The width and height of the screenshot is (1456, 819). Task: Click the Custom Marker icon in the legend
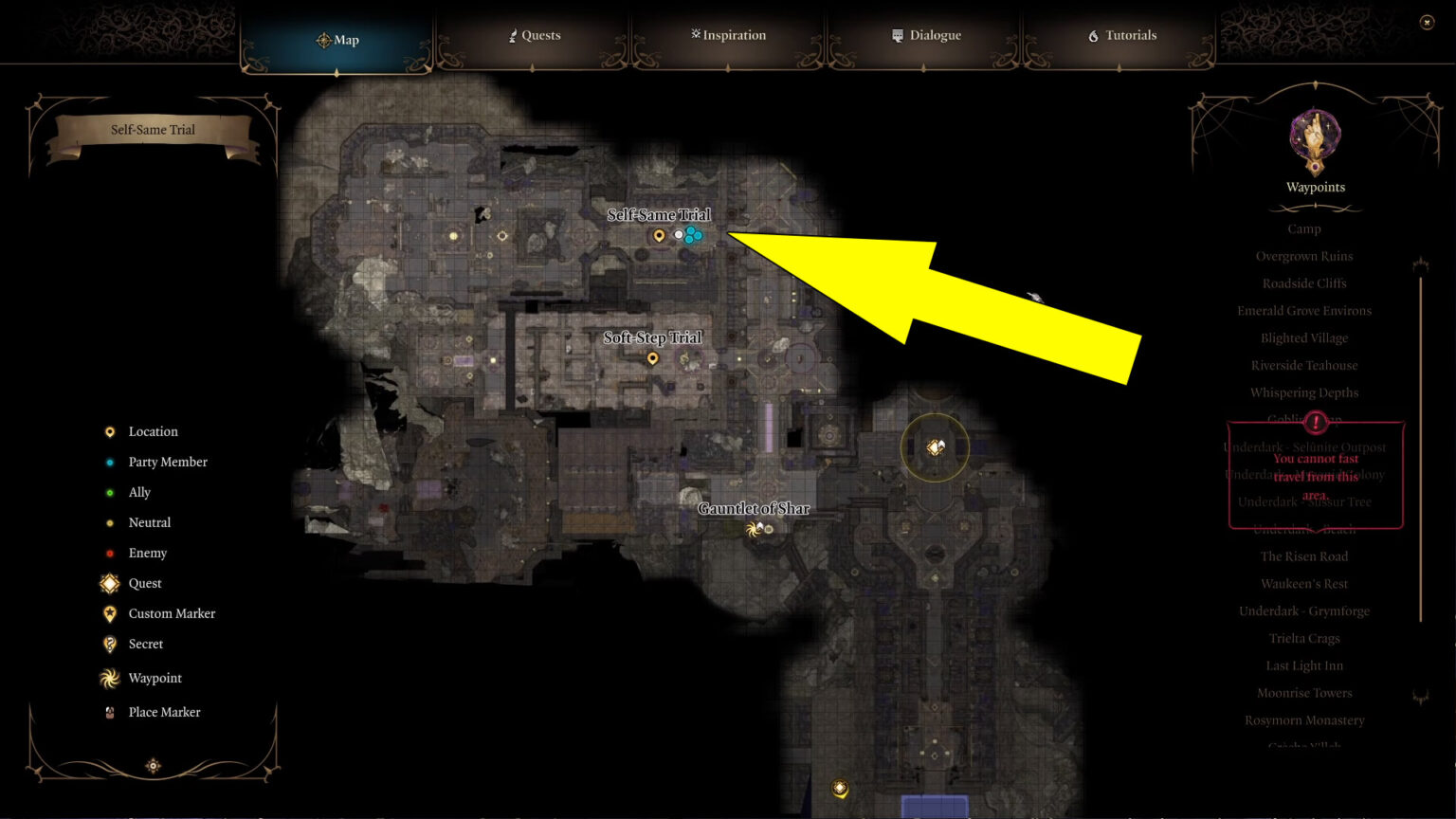pyautogui.click(x=109, y=613)
